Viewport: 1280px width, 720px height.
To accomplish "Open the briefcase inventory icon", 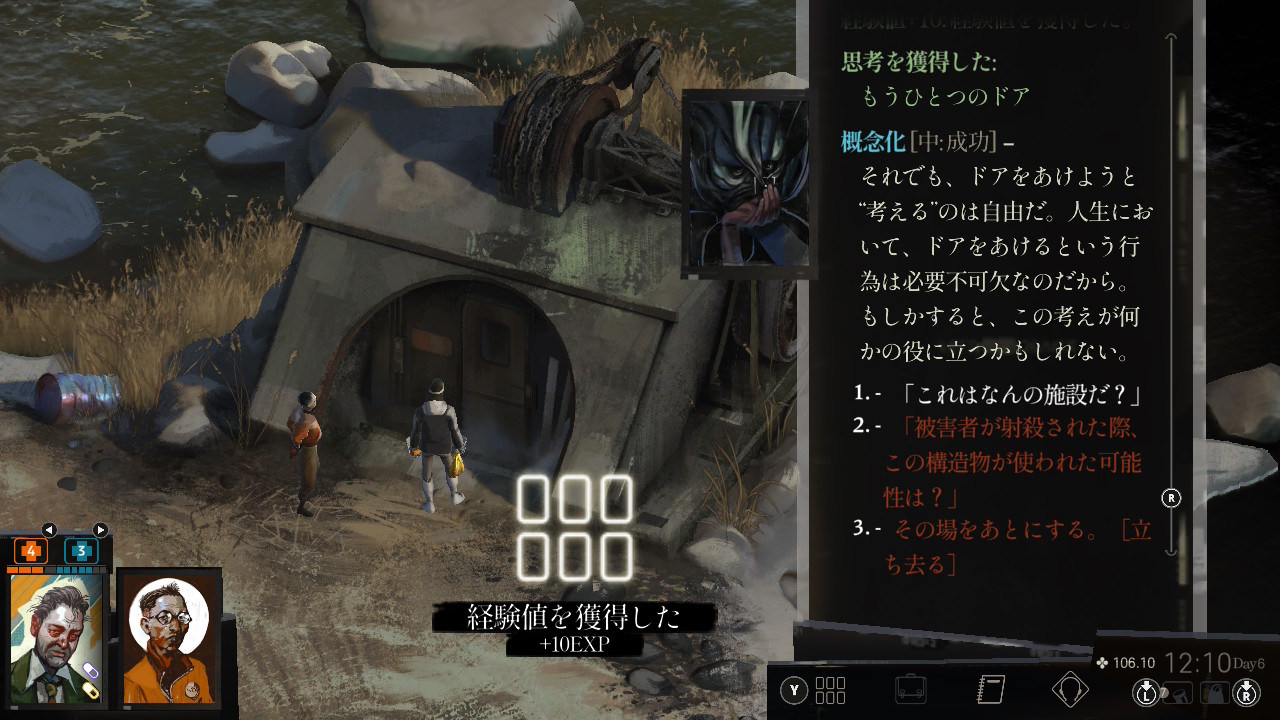I will tap(910, 690).
